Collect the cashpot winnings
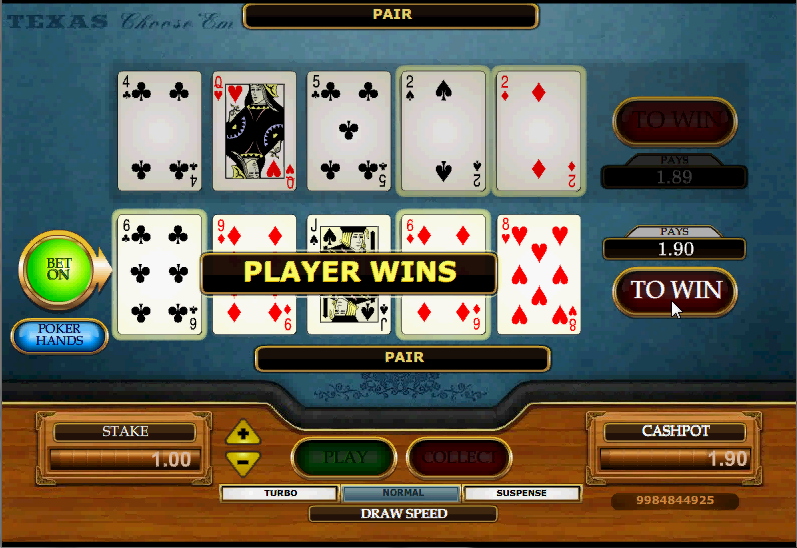797x548 pixels. pos(459,458)
